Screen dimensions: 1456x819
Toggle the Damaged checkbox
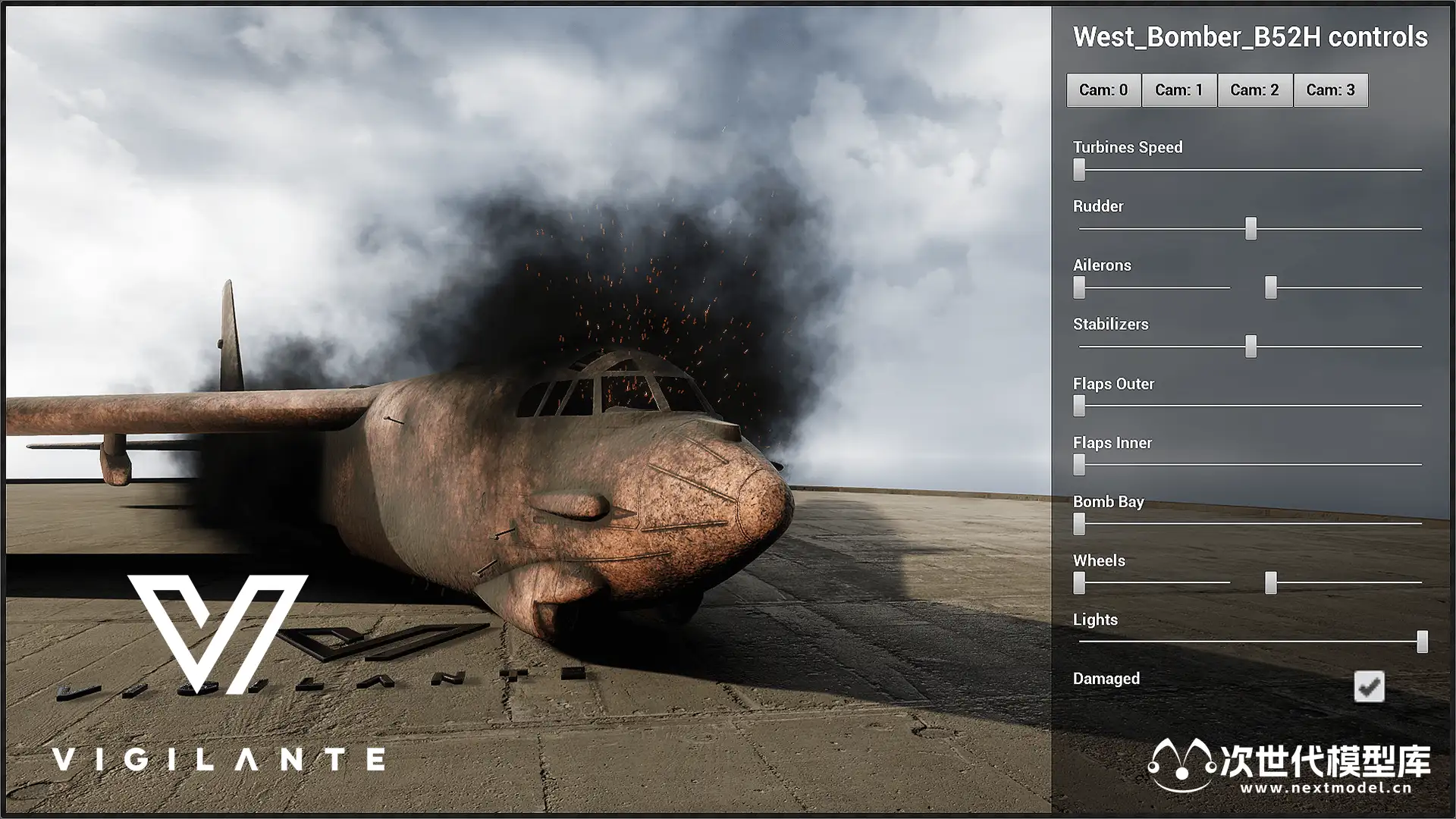[x=1369, y=687]
